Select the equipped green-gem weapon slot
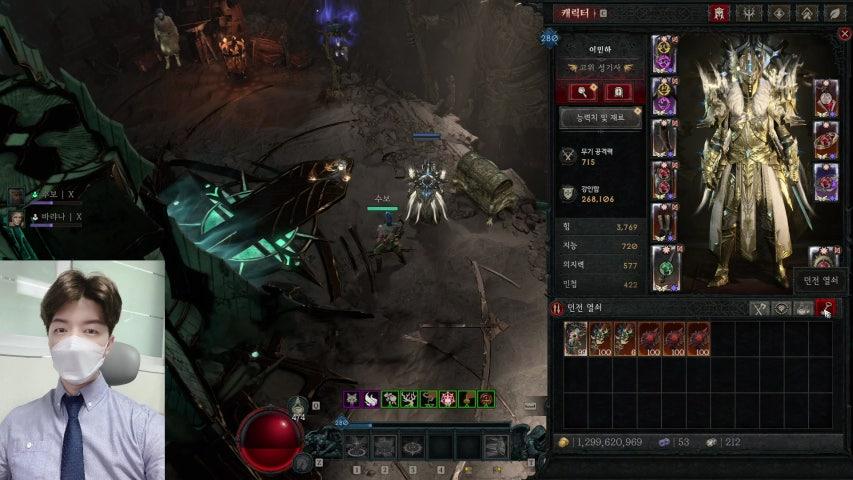Viewport: 853px width, 480px height. click(x=664, y=267)
